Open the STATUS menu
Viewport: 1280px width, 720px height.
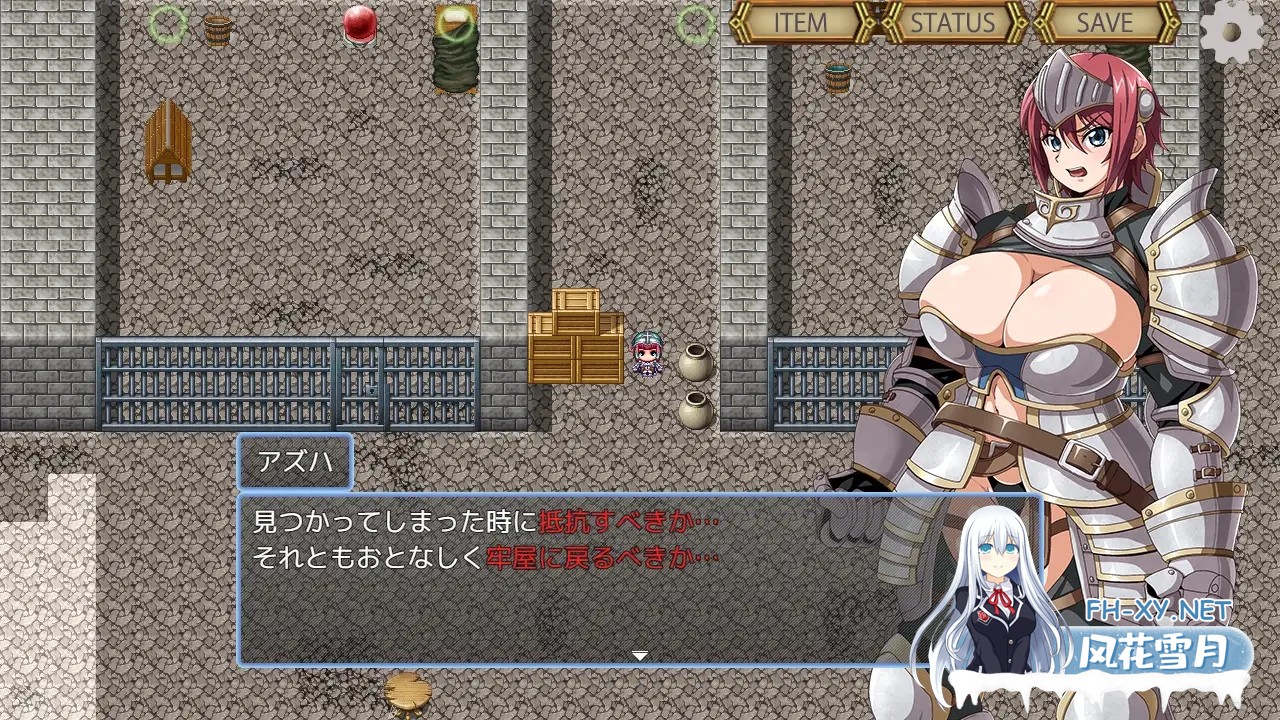[x=951, y=22]
